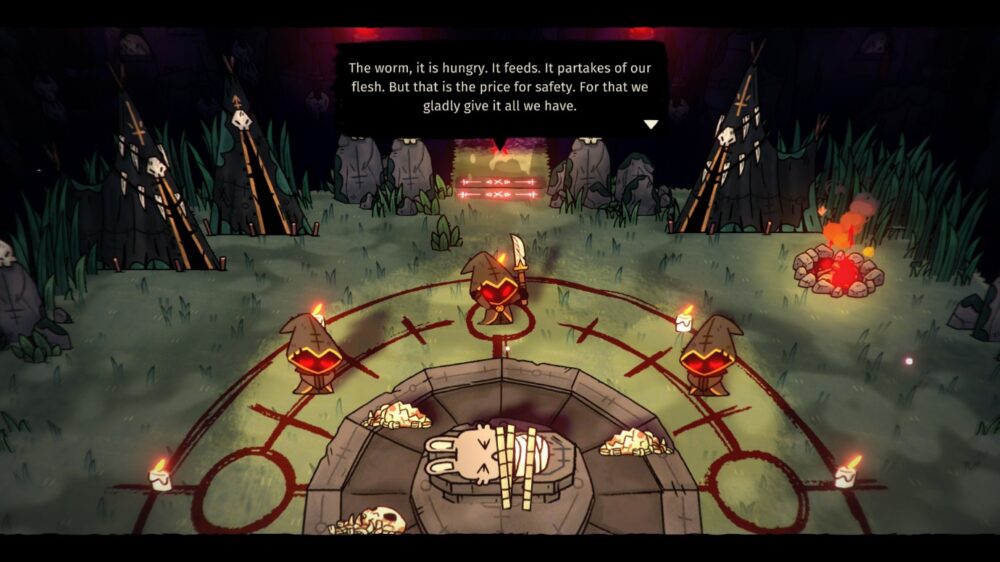This screenshot has height=562, width=1000.
Task: Advance dialogue with the white continue arrow
Action: [x=650, y=125]
